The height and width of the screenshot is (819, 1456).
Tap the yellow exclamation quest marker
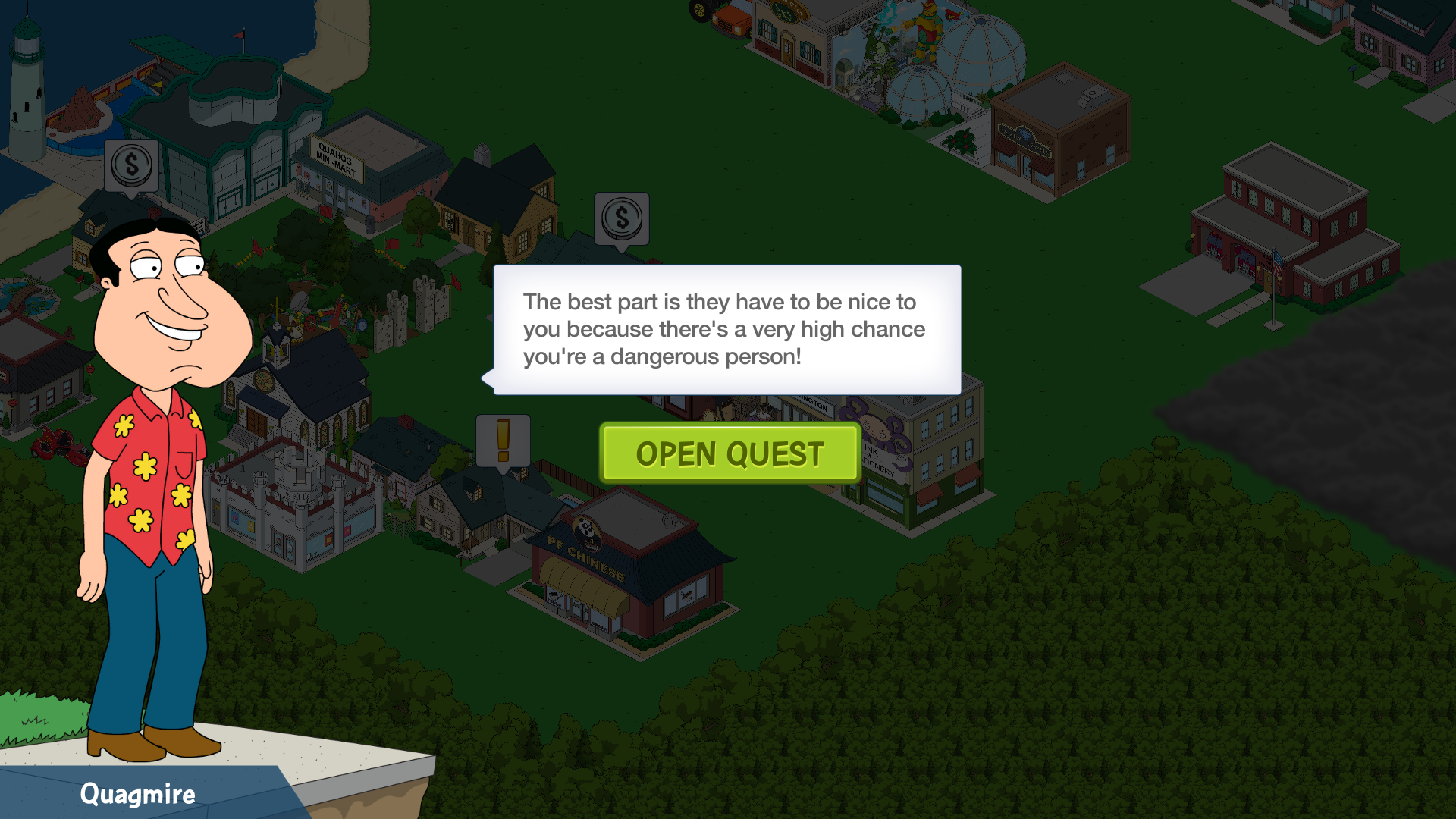503,441
